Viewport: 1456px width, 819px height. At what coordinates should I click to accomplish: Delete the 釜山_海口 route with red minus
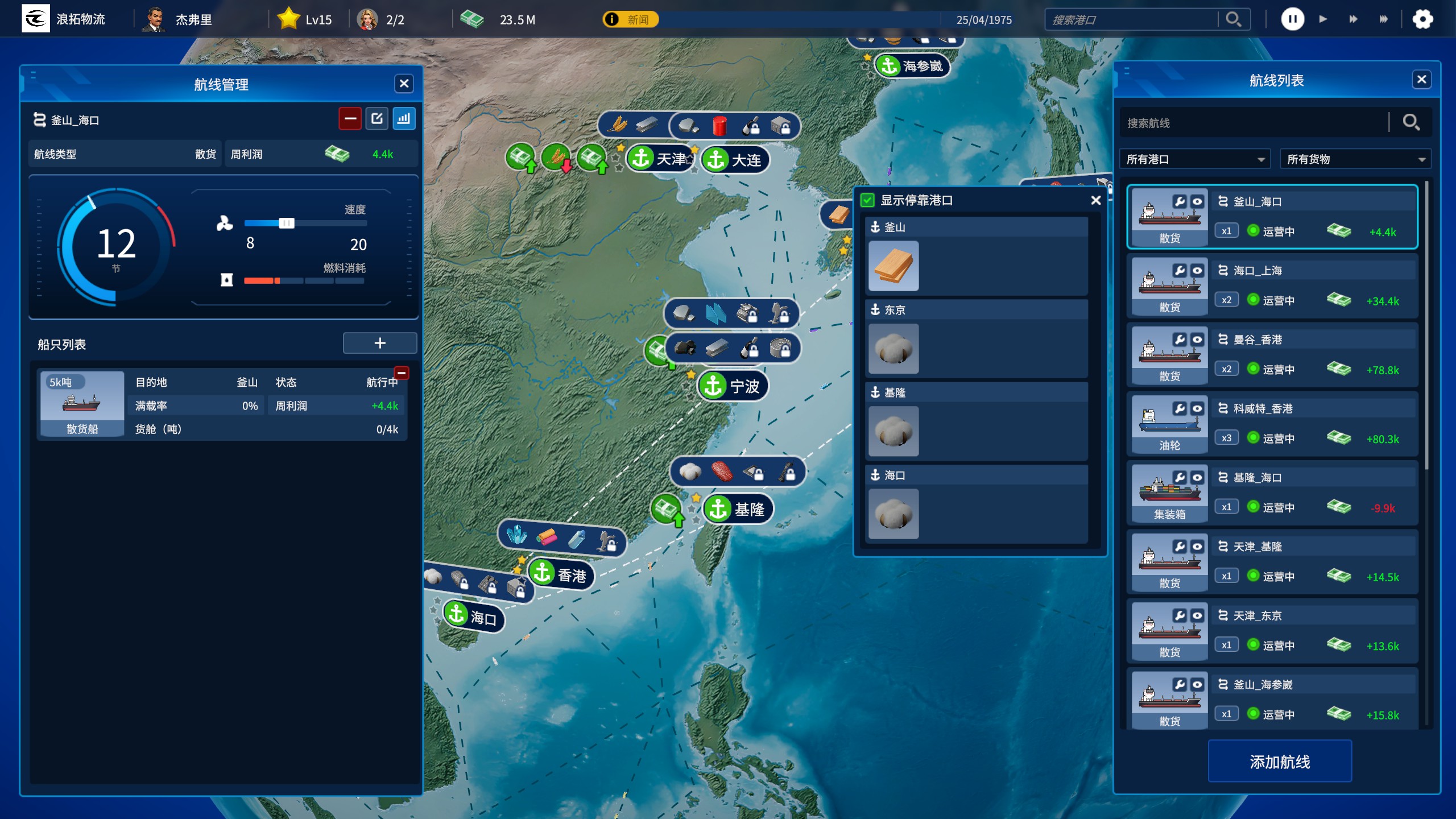pos(350,119)
